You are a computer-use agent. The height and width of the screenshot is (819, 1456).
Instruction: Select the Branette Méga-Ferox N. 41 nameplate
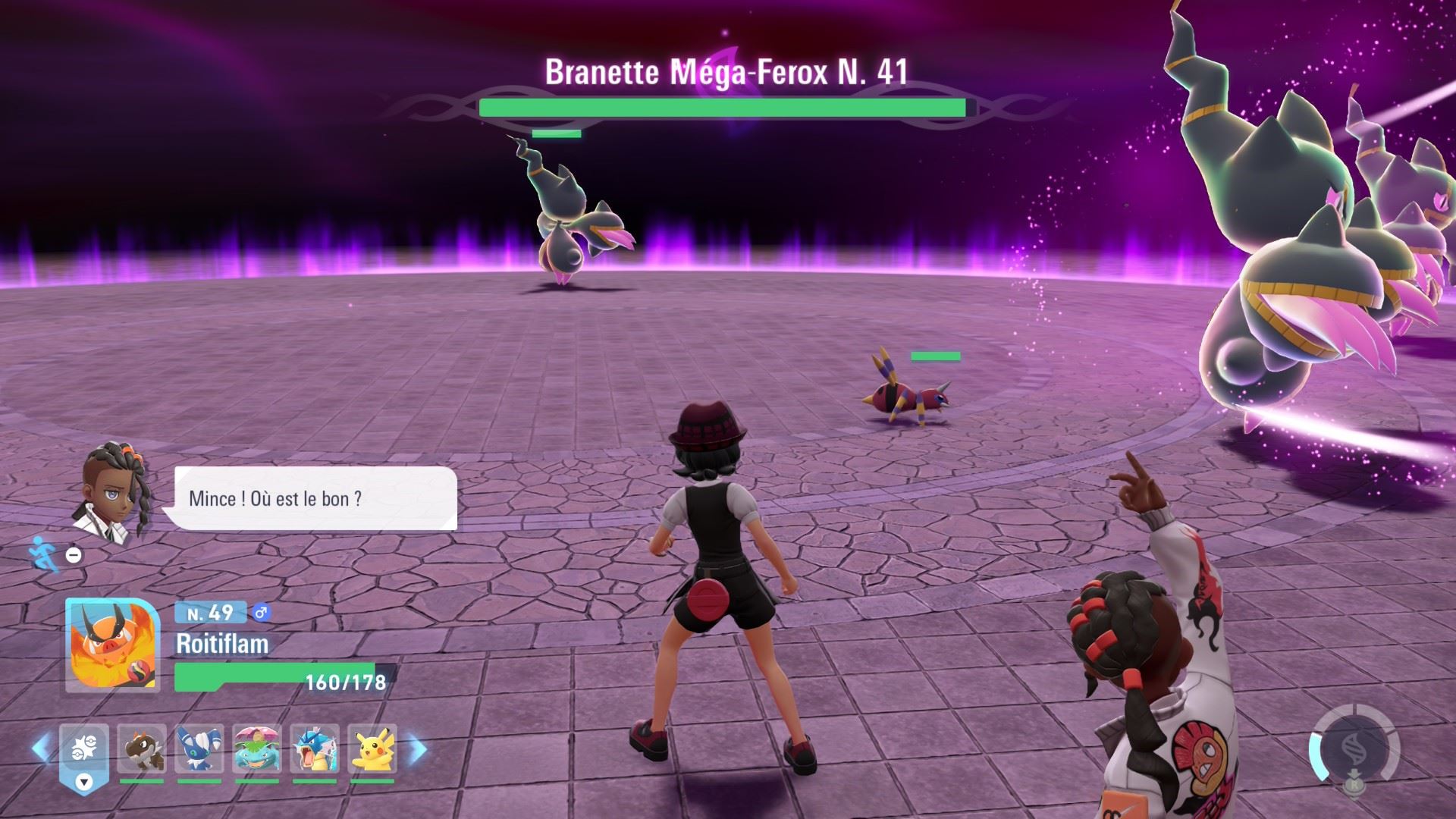726,73
